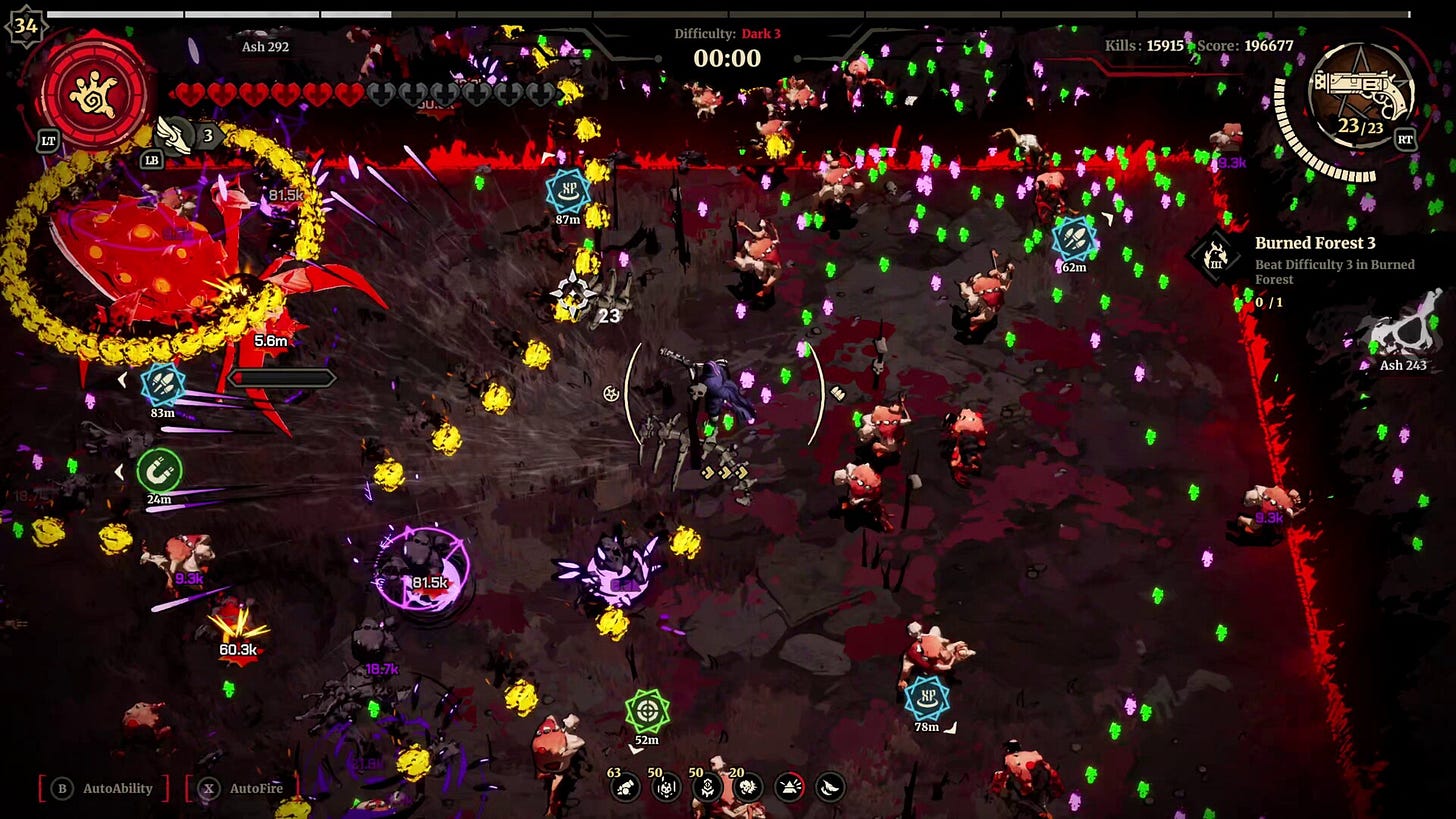The image size is (1456, 819).
Task: Select the claw icon at bottom bar's end
Action: 831,787
